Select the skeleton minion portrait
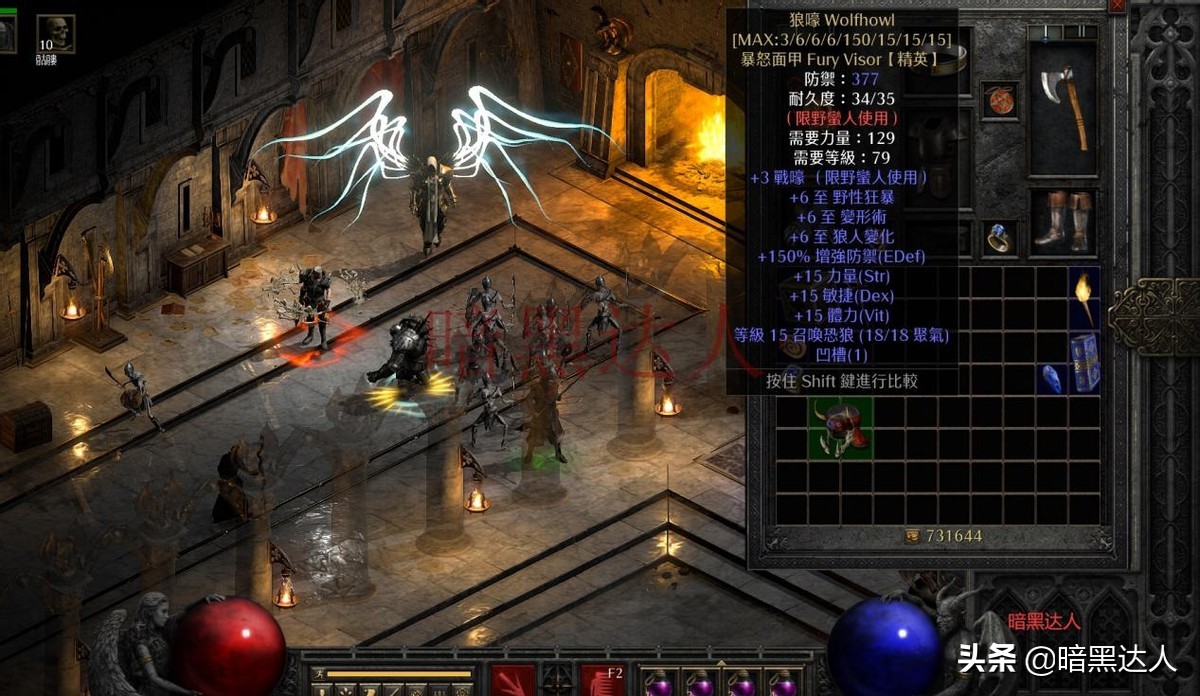 tap(54, 32)
